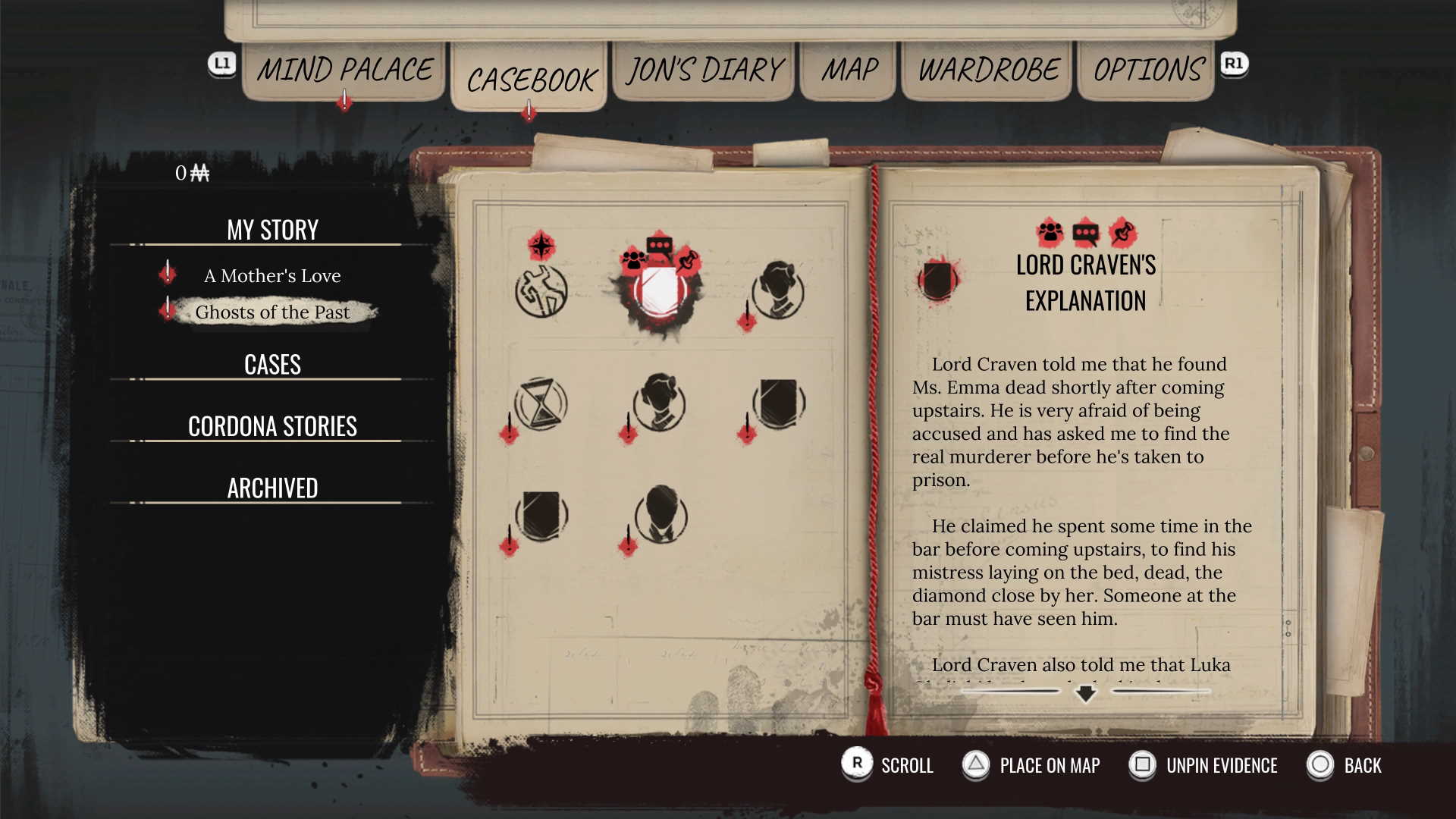Choose the Ghosts of the Past case

click(272, 312)
